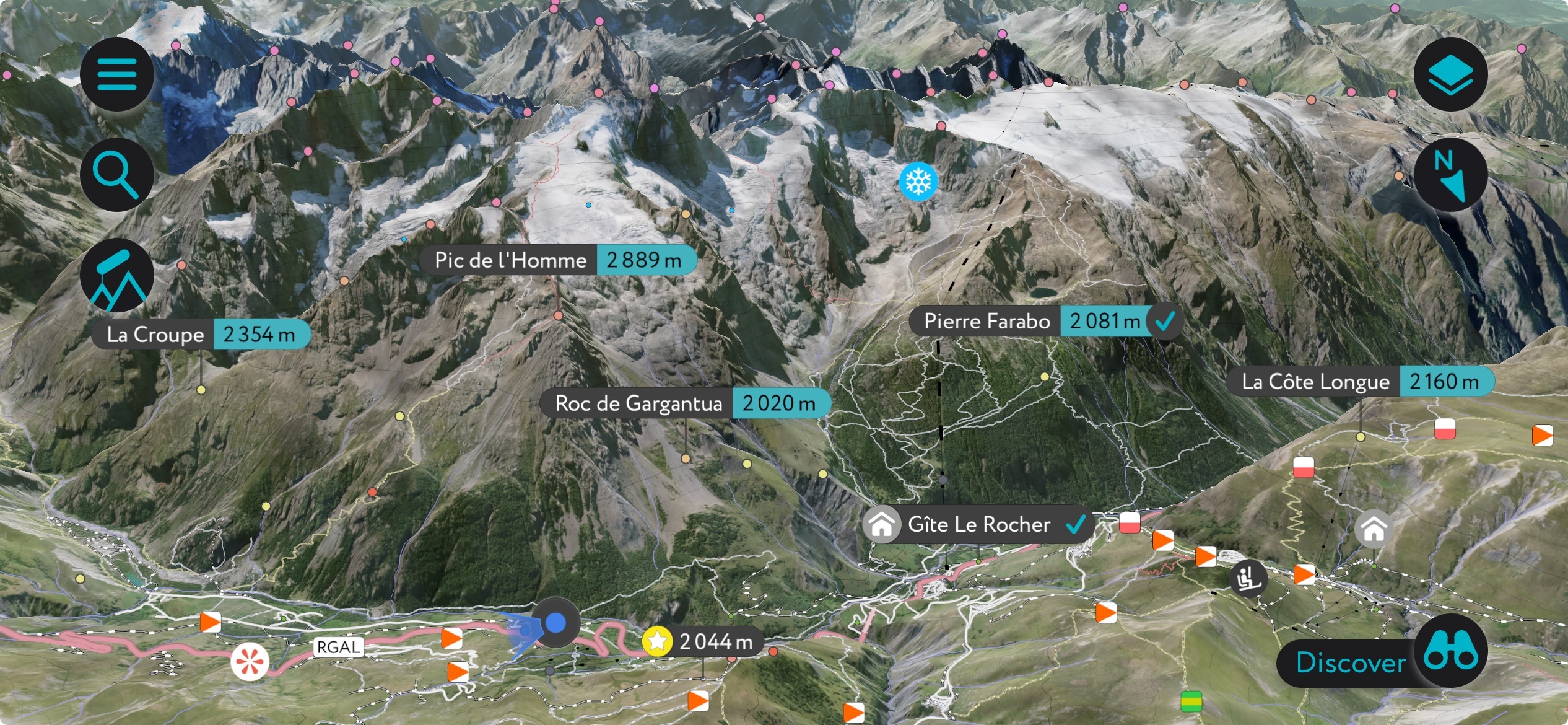
Task: Select the search tool
Action: pos(117,174)
